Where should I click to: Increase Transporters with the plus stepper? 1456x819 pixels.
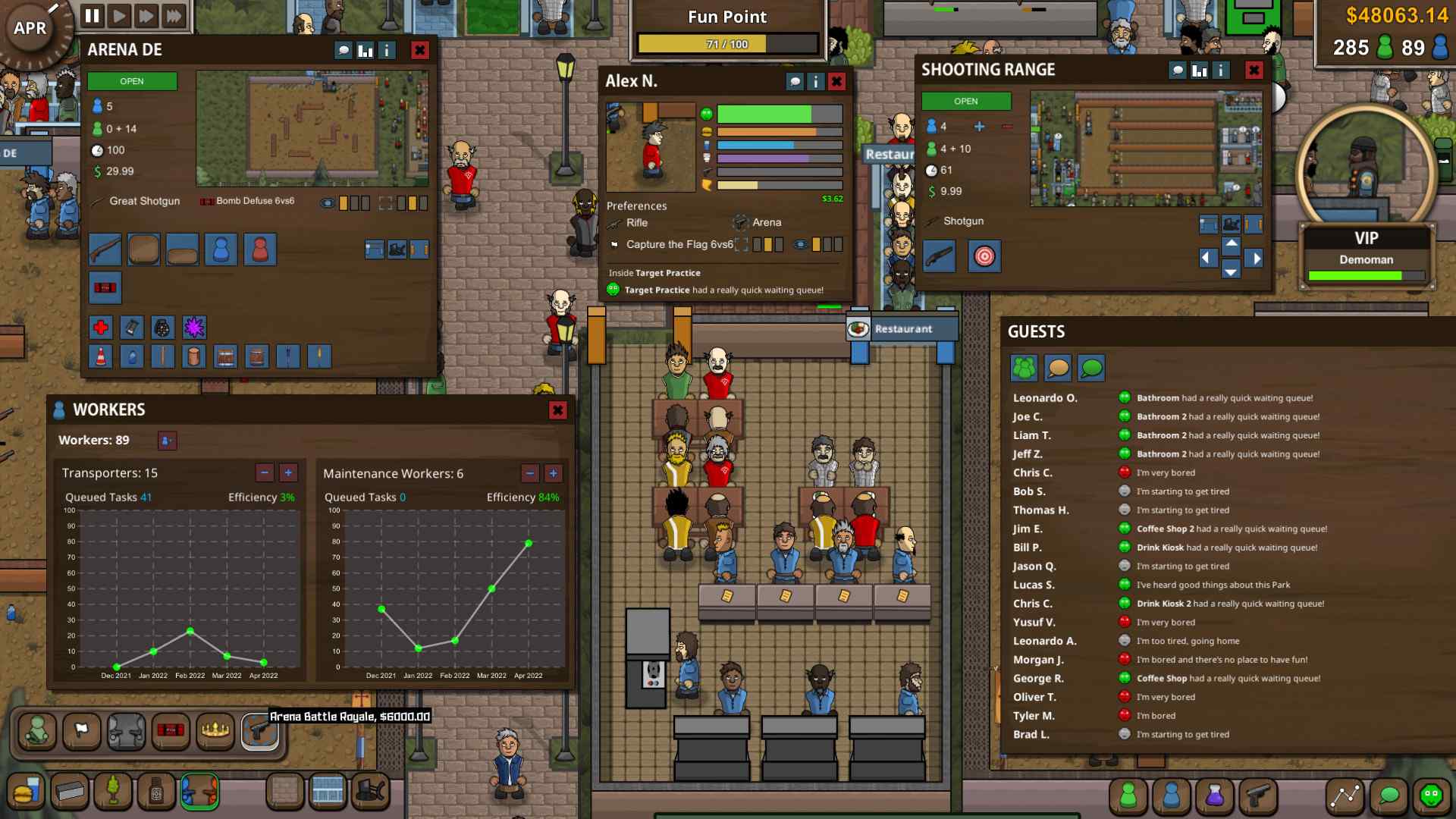287,473
